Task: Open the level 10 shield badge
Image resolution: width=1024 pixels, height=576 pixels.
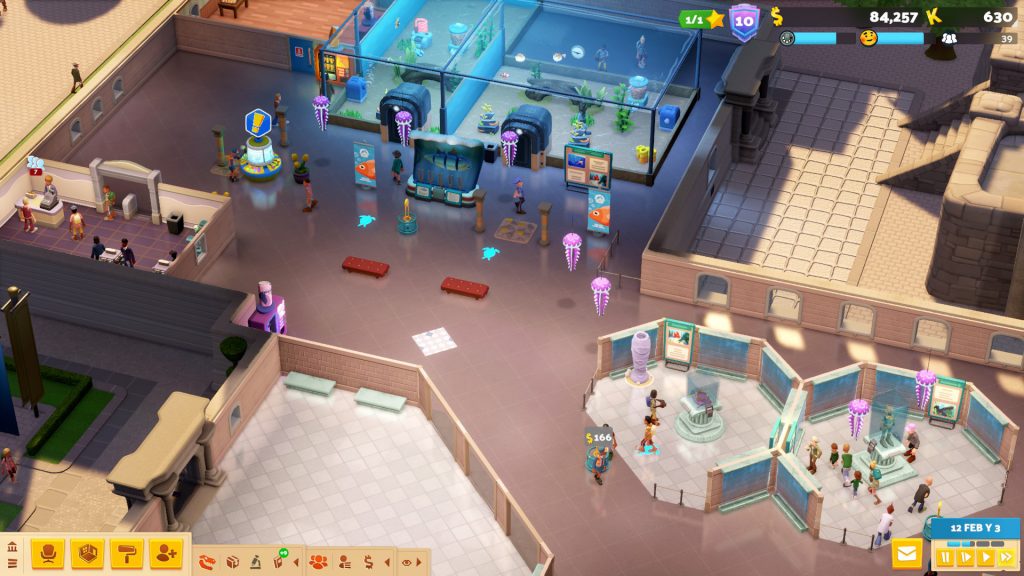Action: point(744,21)
